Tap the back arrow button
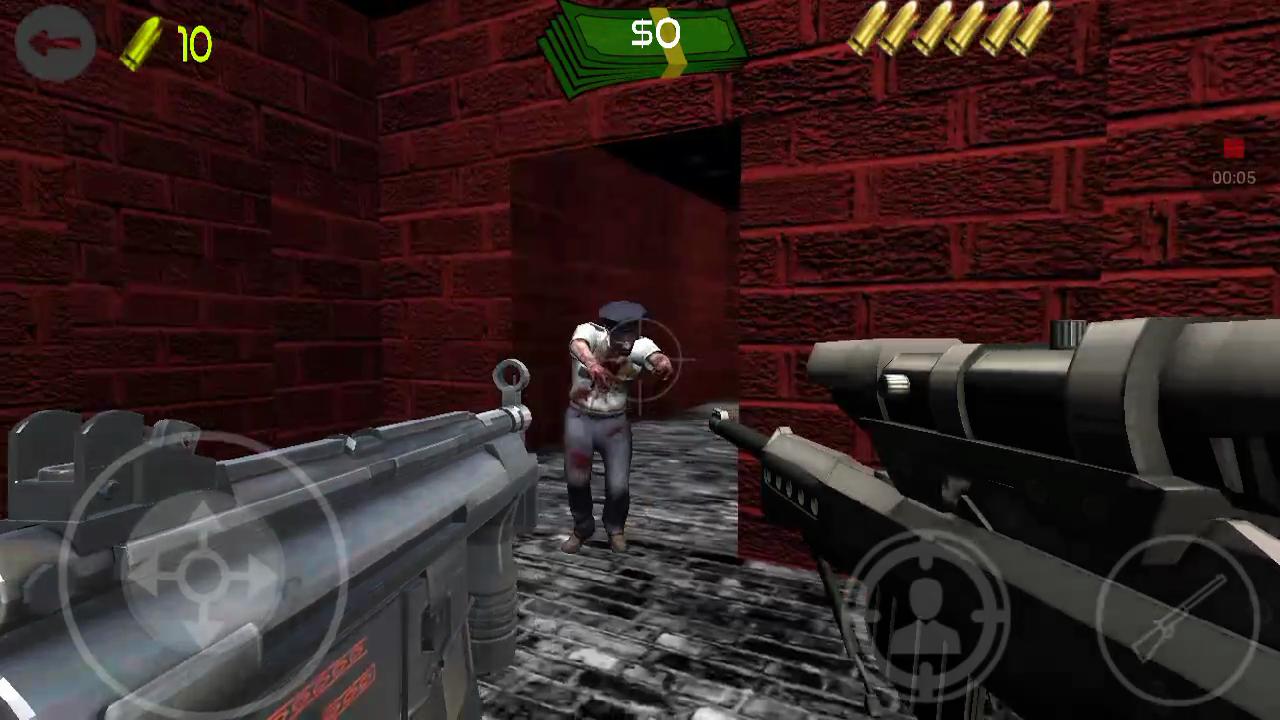Viewport: 1280px width, 720px height. [55, 42]
